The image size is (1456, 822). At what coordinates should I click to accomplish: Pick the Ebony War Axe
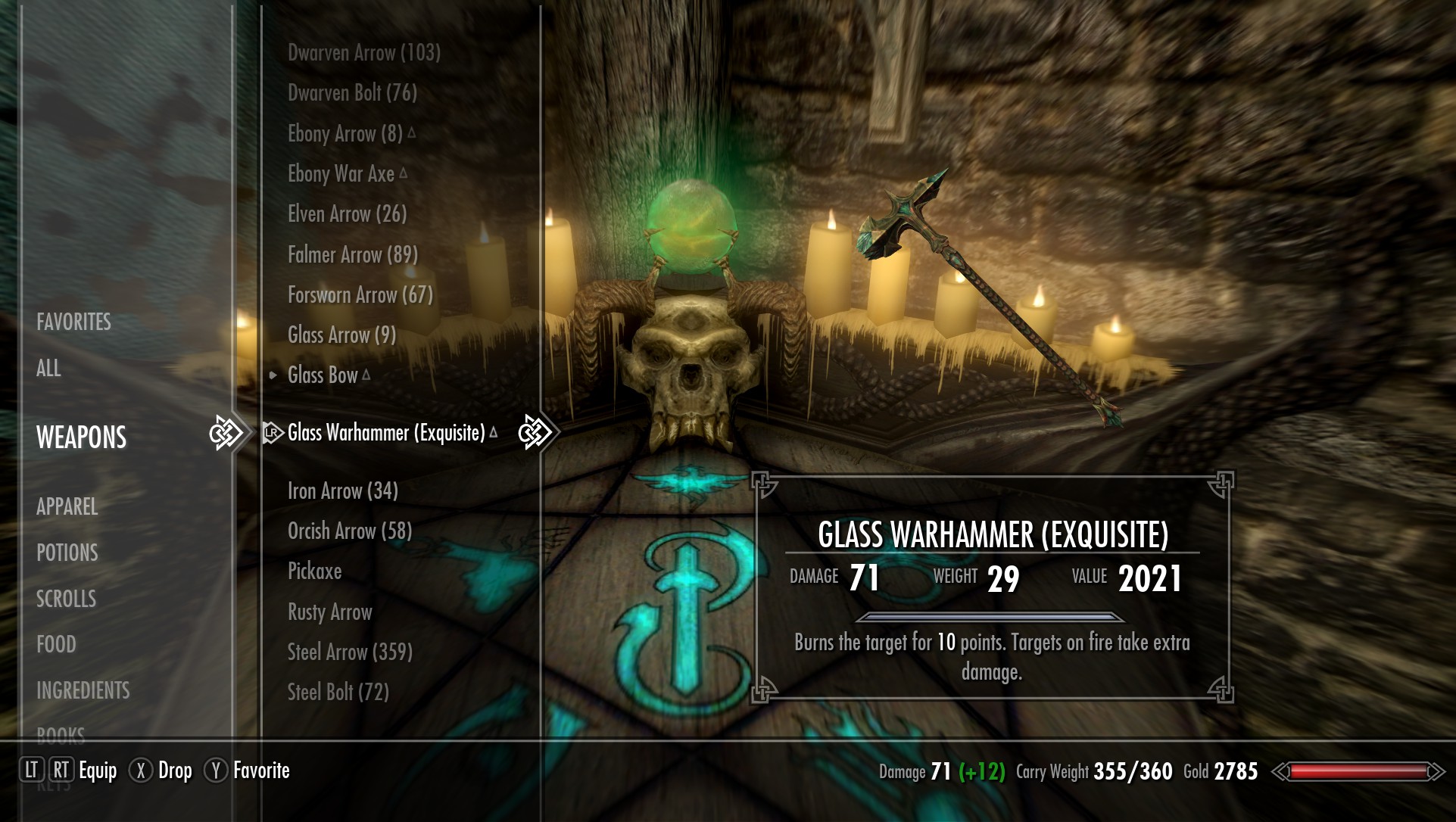(x=341, y=174)
